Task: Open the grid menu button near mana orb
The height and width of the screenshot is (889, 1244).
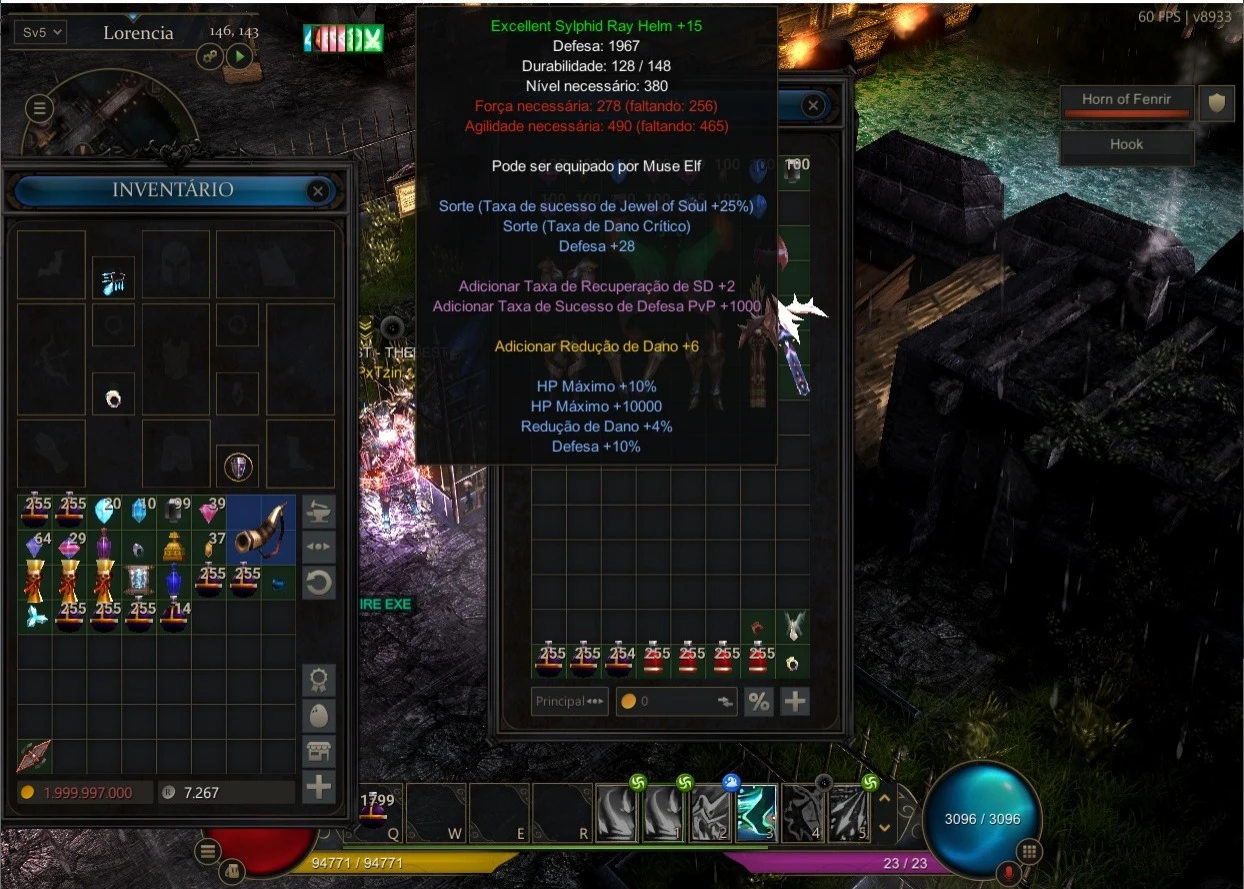Action: click(1030, 852)
